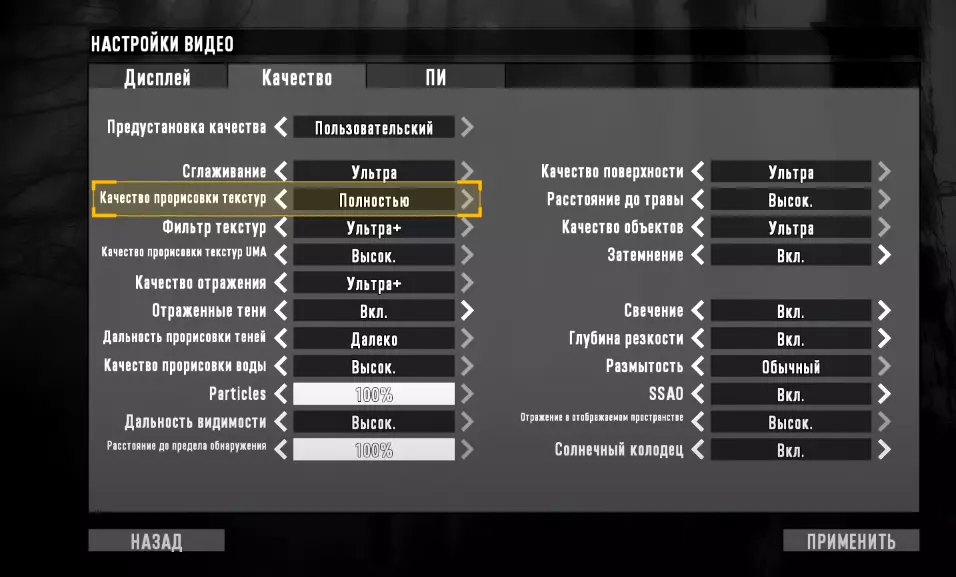Decrease Качество прорисовки текстур with left arrow
The height and width of the screenshot is (577, 956).
[x=281, y=199]
